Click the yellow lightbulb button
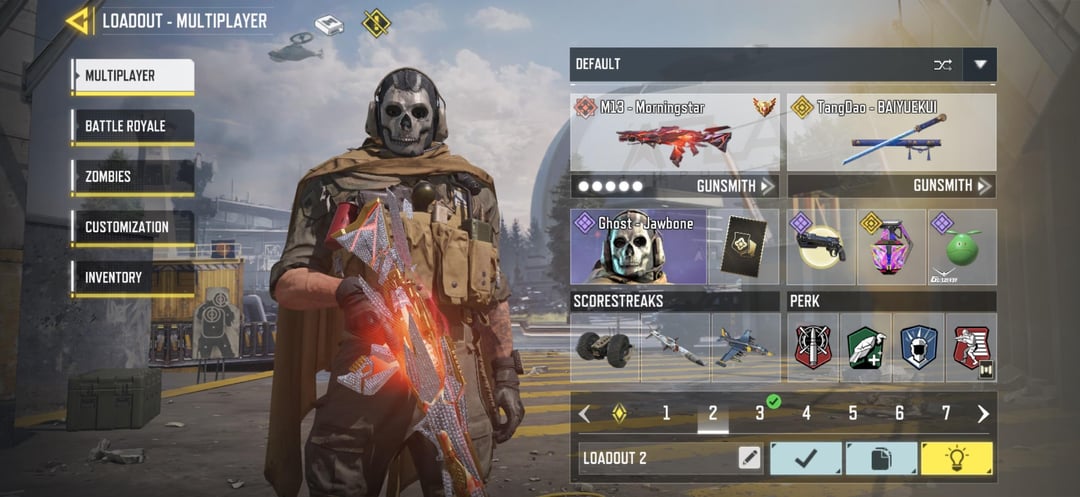1080x497 pixels. coord(956,458)
